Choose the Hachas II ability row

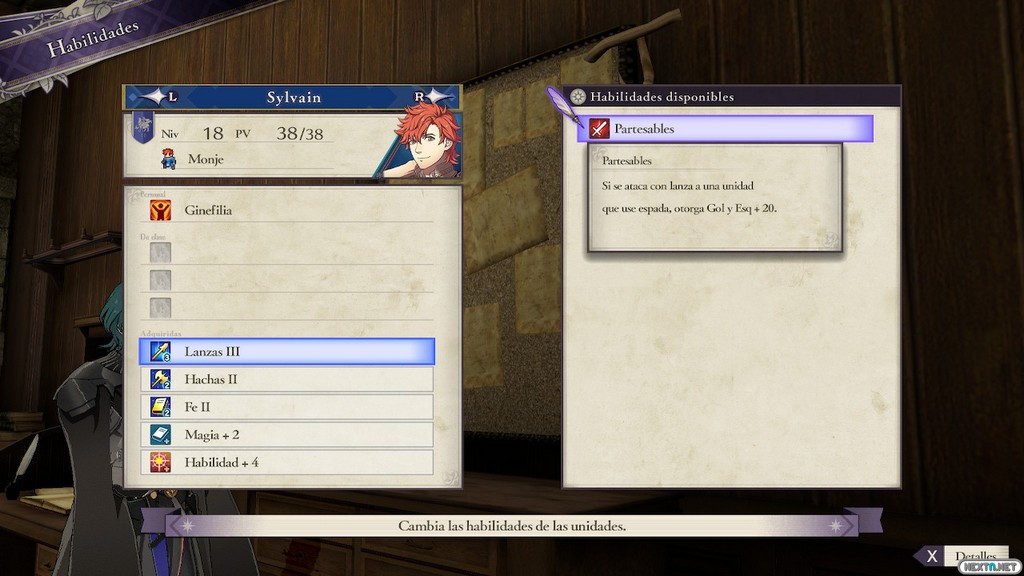[286, 379]
